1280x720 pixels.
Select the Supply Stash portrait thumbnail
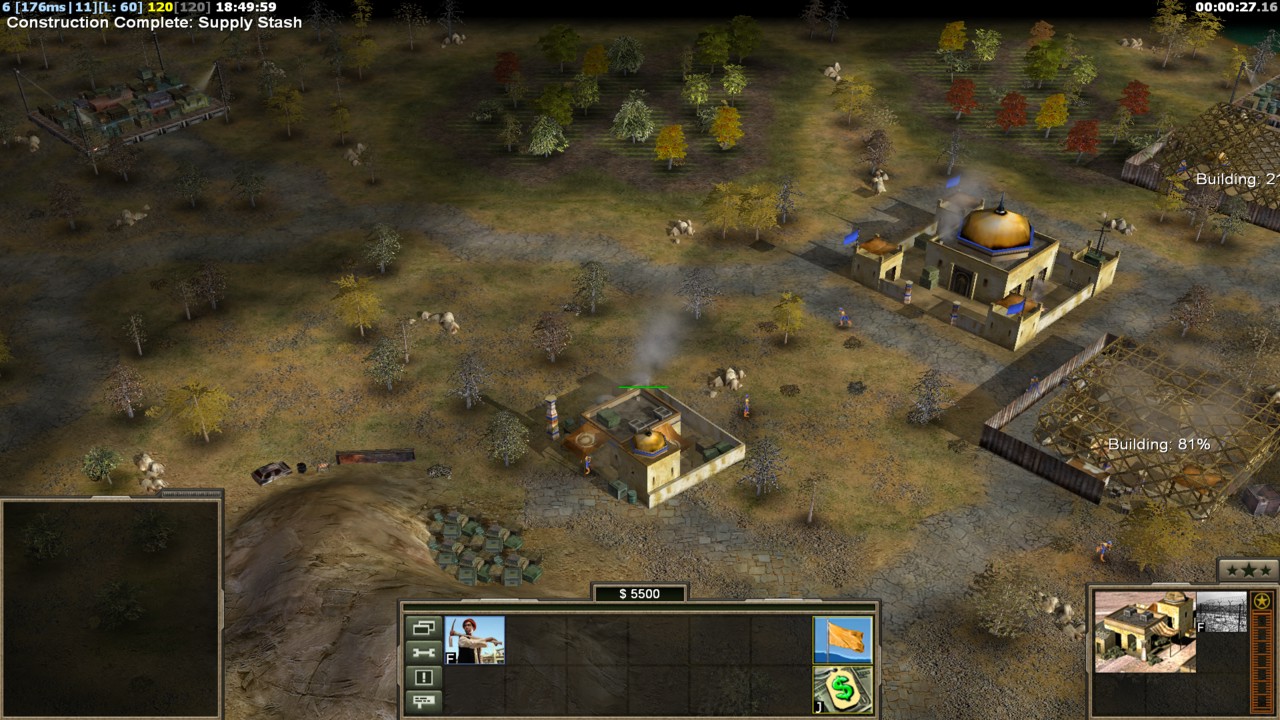[1144, 631]
